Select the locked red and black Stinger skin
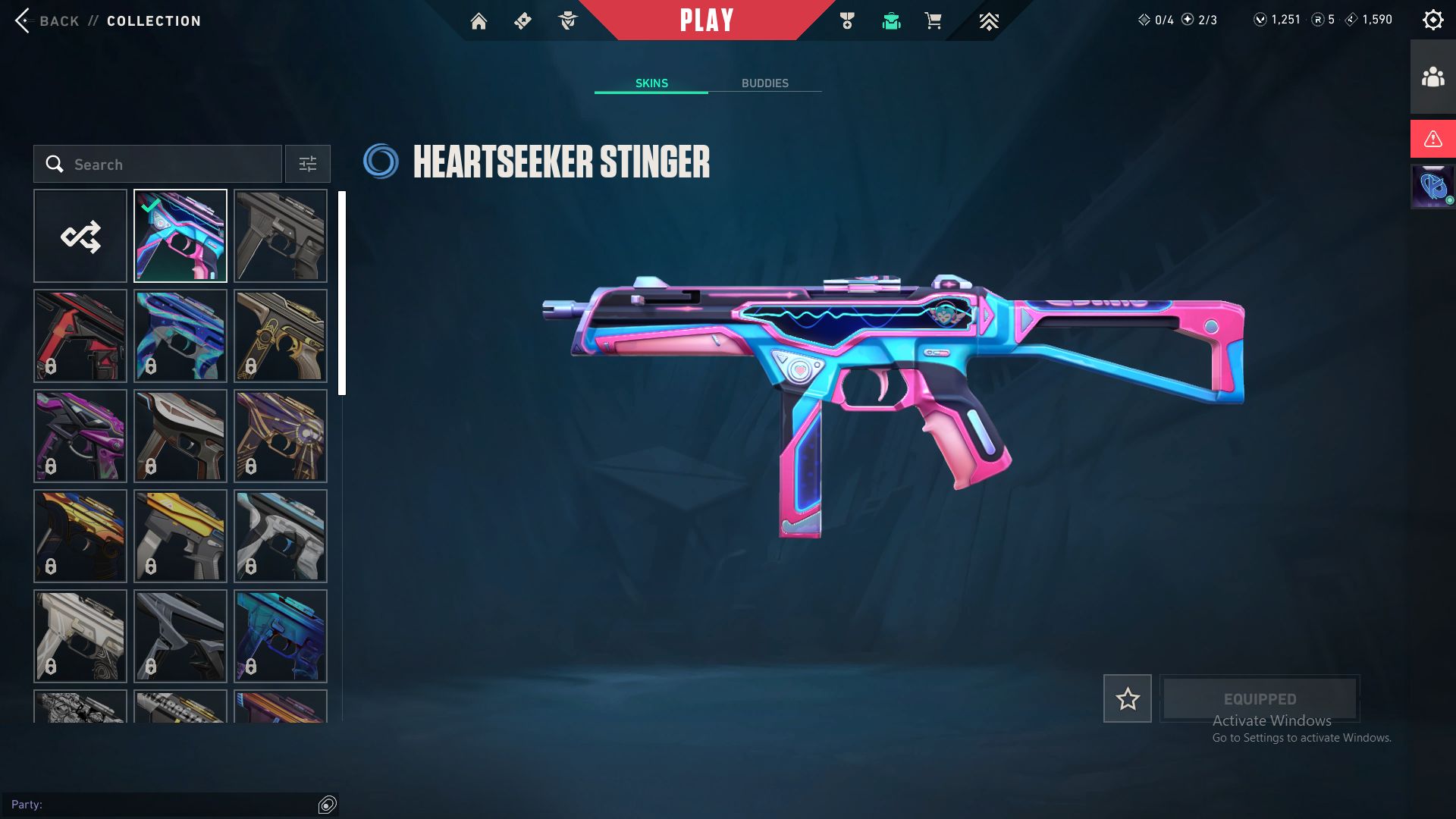1456x819 pixels. 80,336
